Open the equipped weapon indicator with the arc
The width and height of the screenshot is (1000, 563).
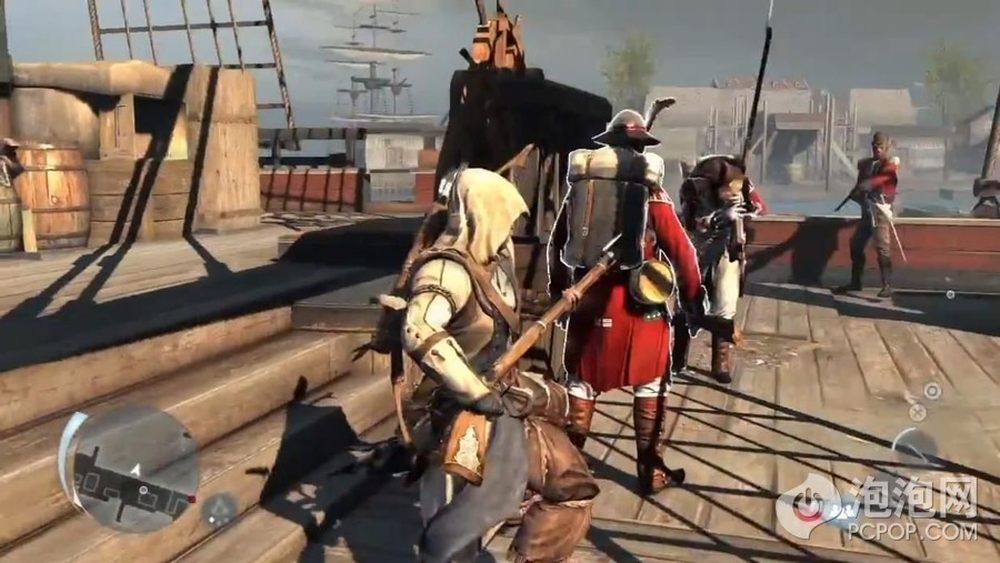click(913, 447)
